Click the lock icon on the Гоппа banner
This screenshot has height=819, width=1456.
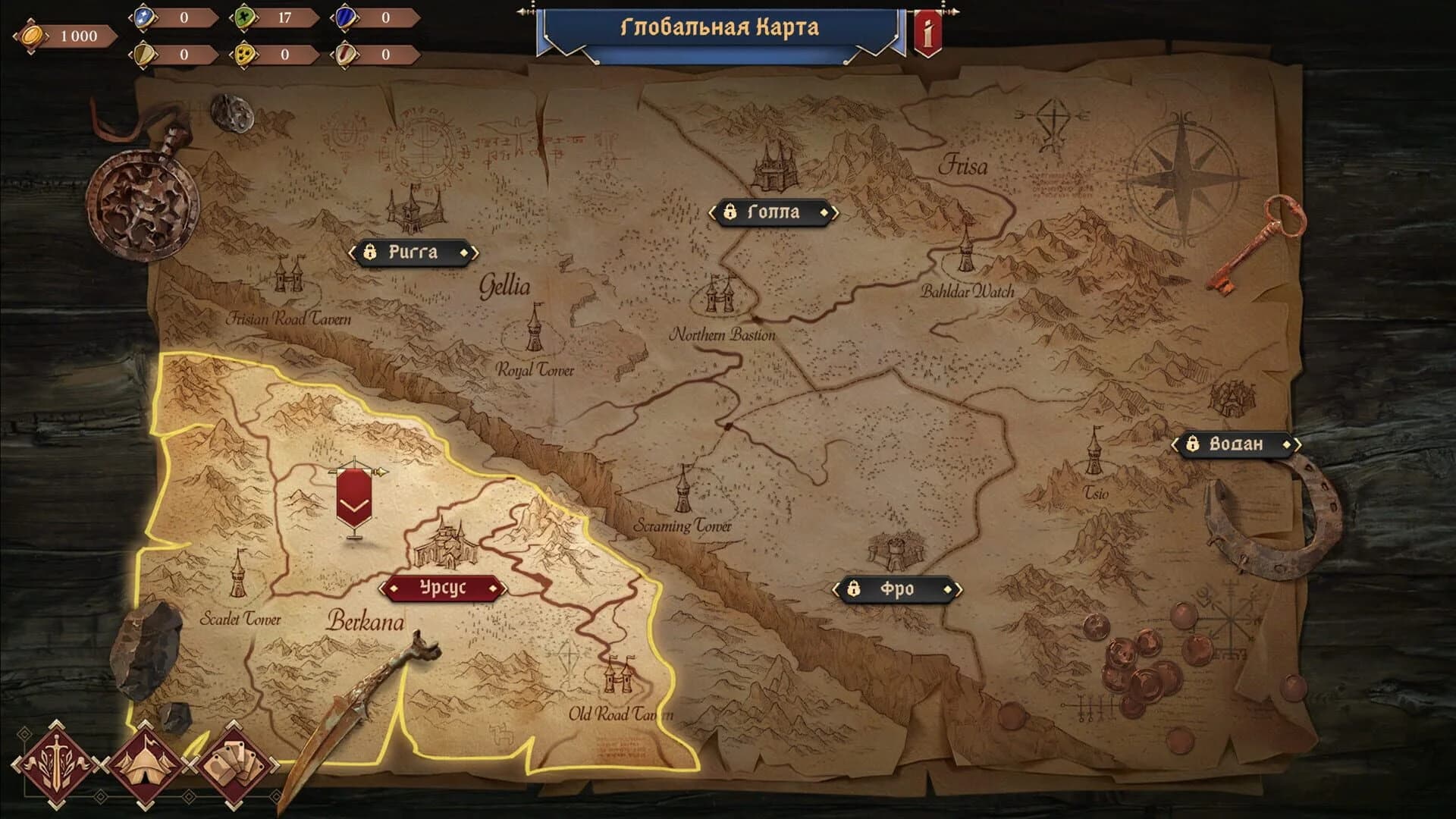point(732,212)
